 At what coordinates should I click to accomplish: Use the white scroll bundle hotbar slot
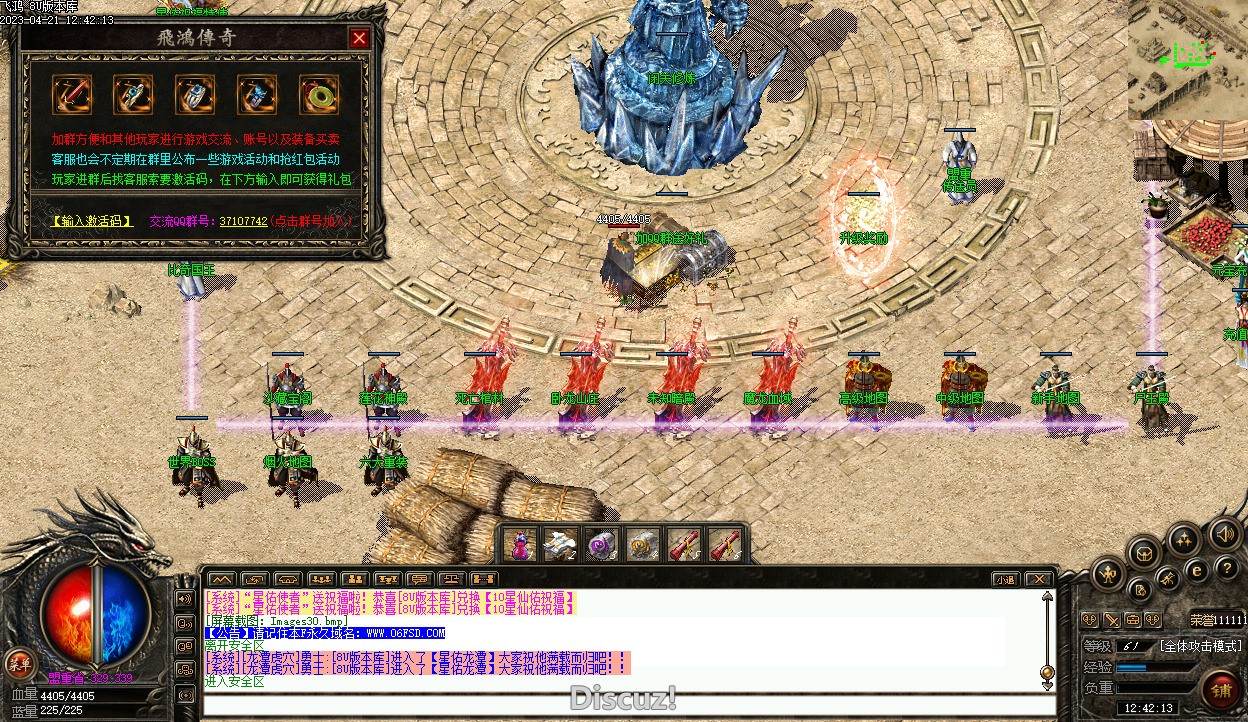[x=561, y=545]
